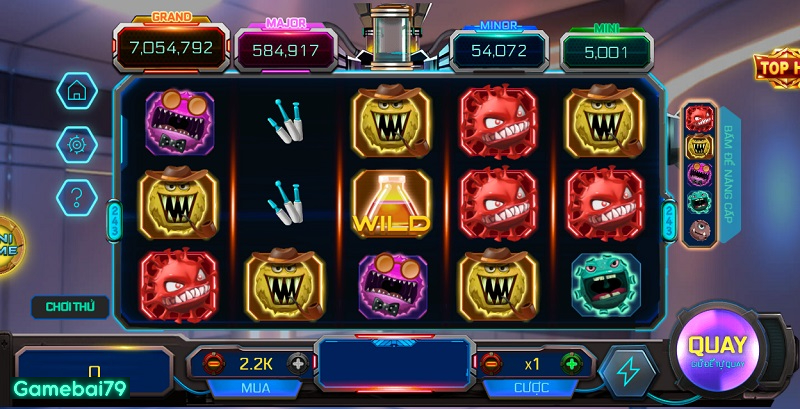Select the red virus in upgrade panel
This screenshot has width=800, height=409.
(699, 120)
